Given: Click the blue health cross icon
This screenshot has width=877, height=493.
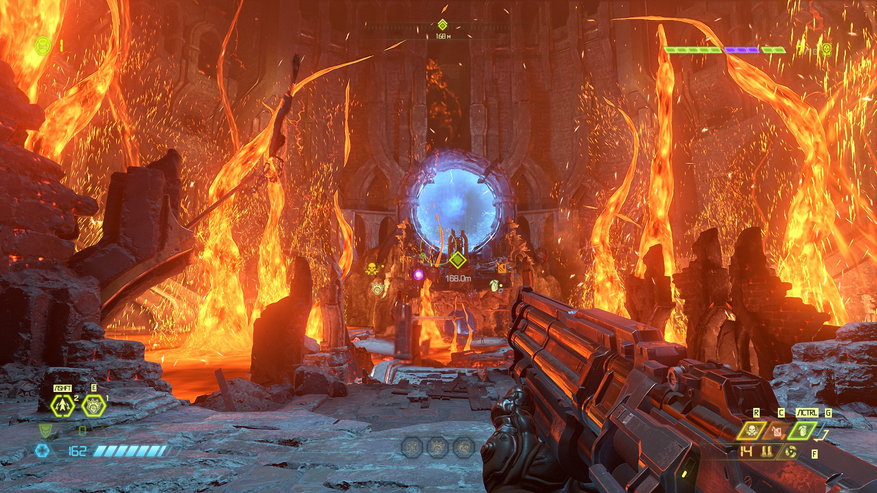Looking at the screenshot, I should click(x=42, y=451).
